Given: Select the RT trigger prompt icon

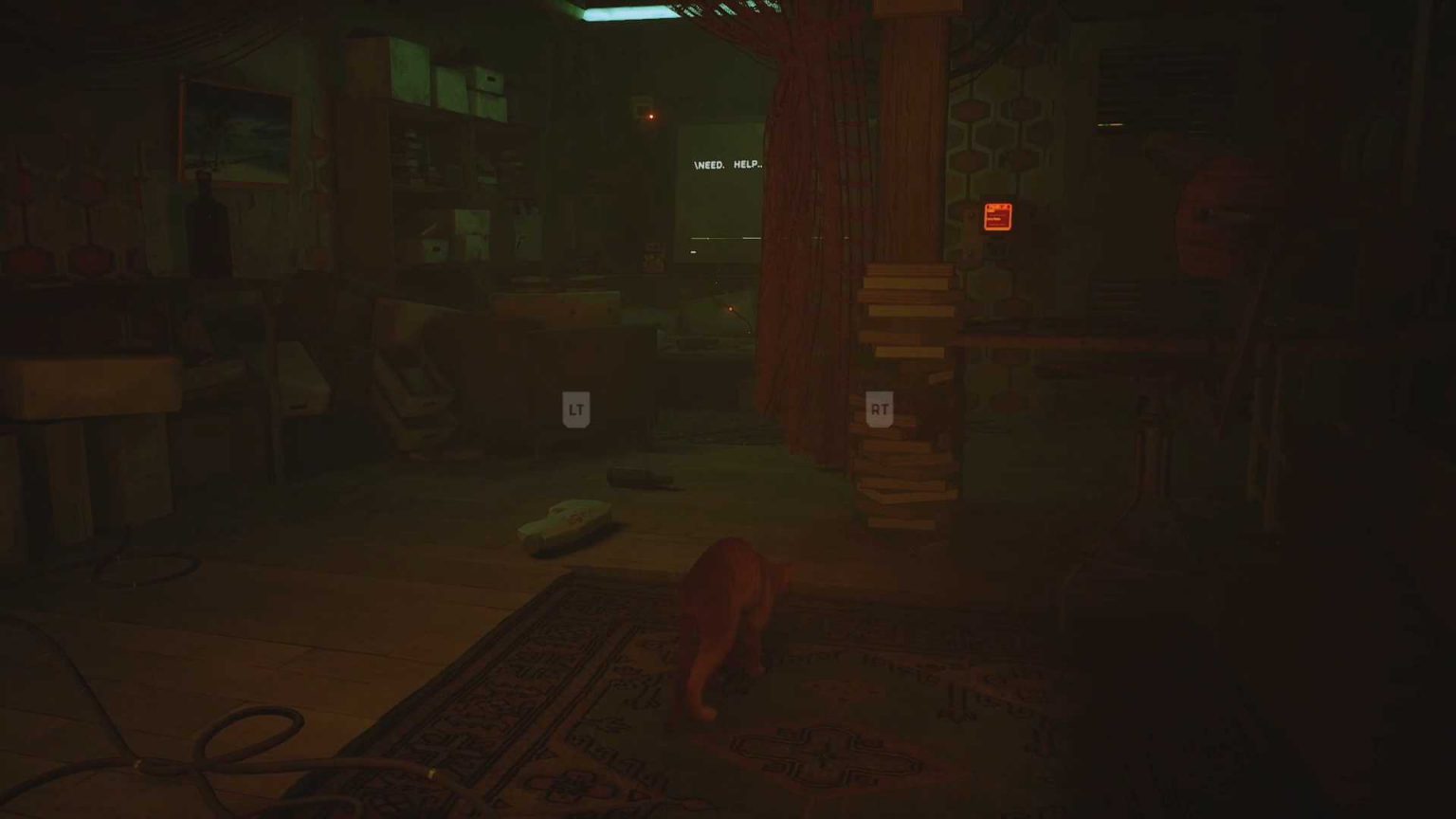Looking at the screenshot, I should (x=877, y=409).
